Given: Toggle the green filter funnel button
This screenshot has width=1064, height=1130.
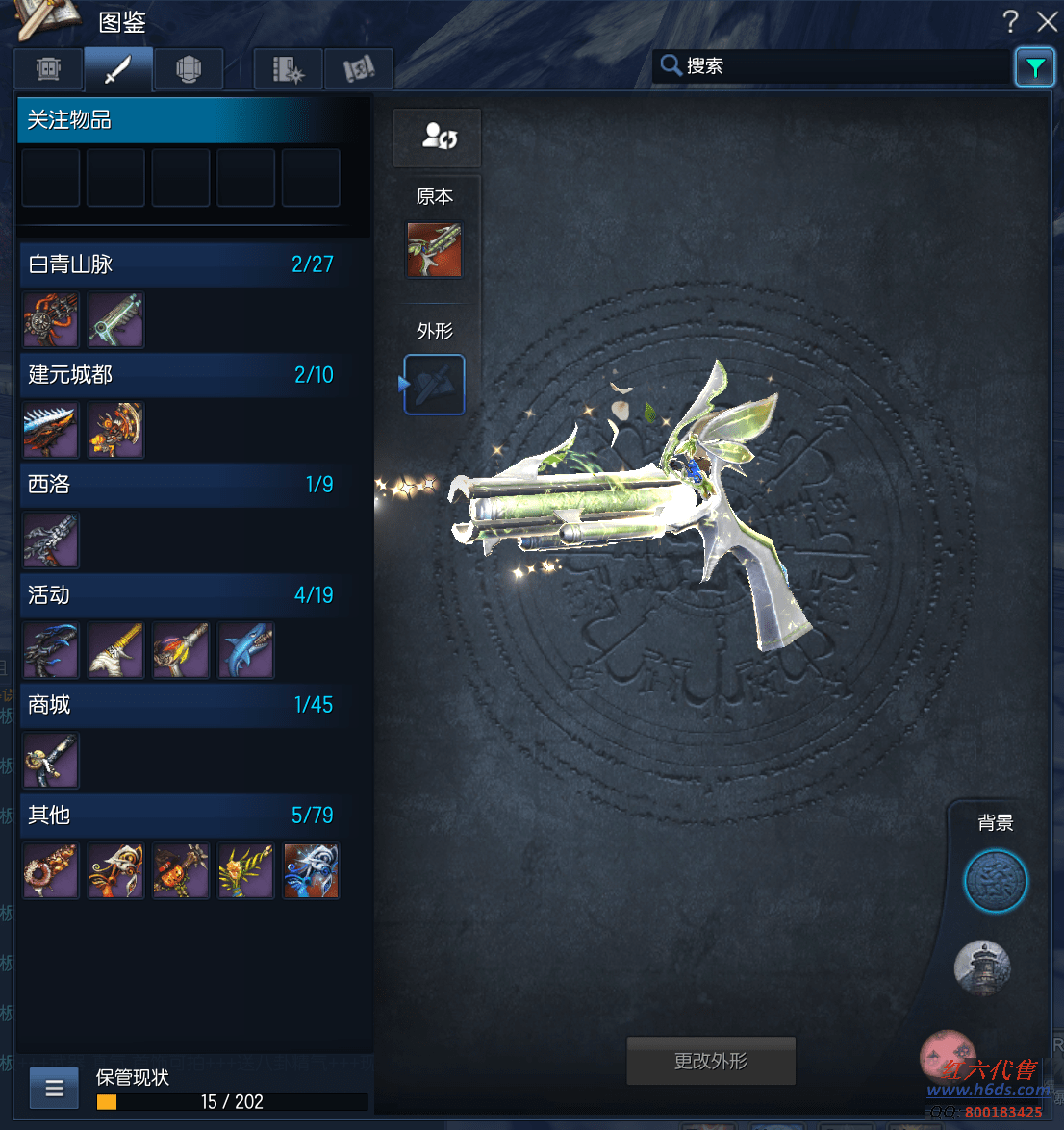Looking at the screenshot, I should click(x=1034, y=67).
